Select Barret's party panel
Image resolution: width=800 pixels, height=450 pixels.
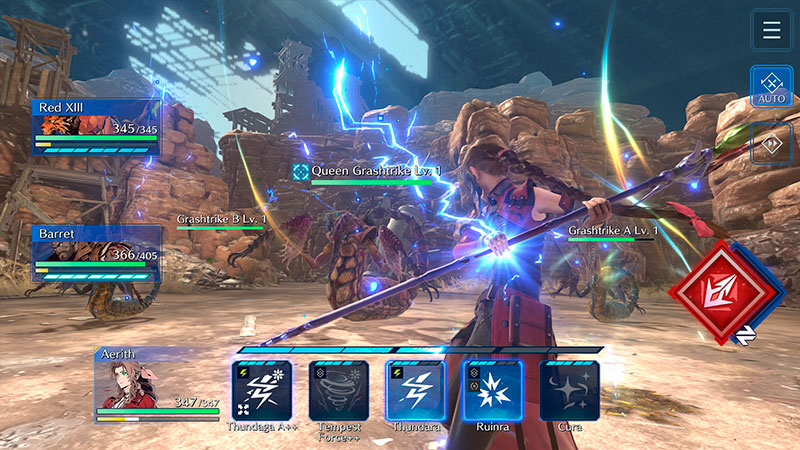[x=96, y=252]
